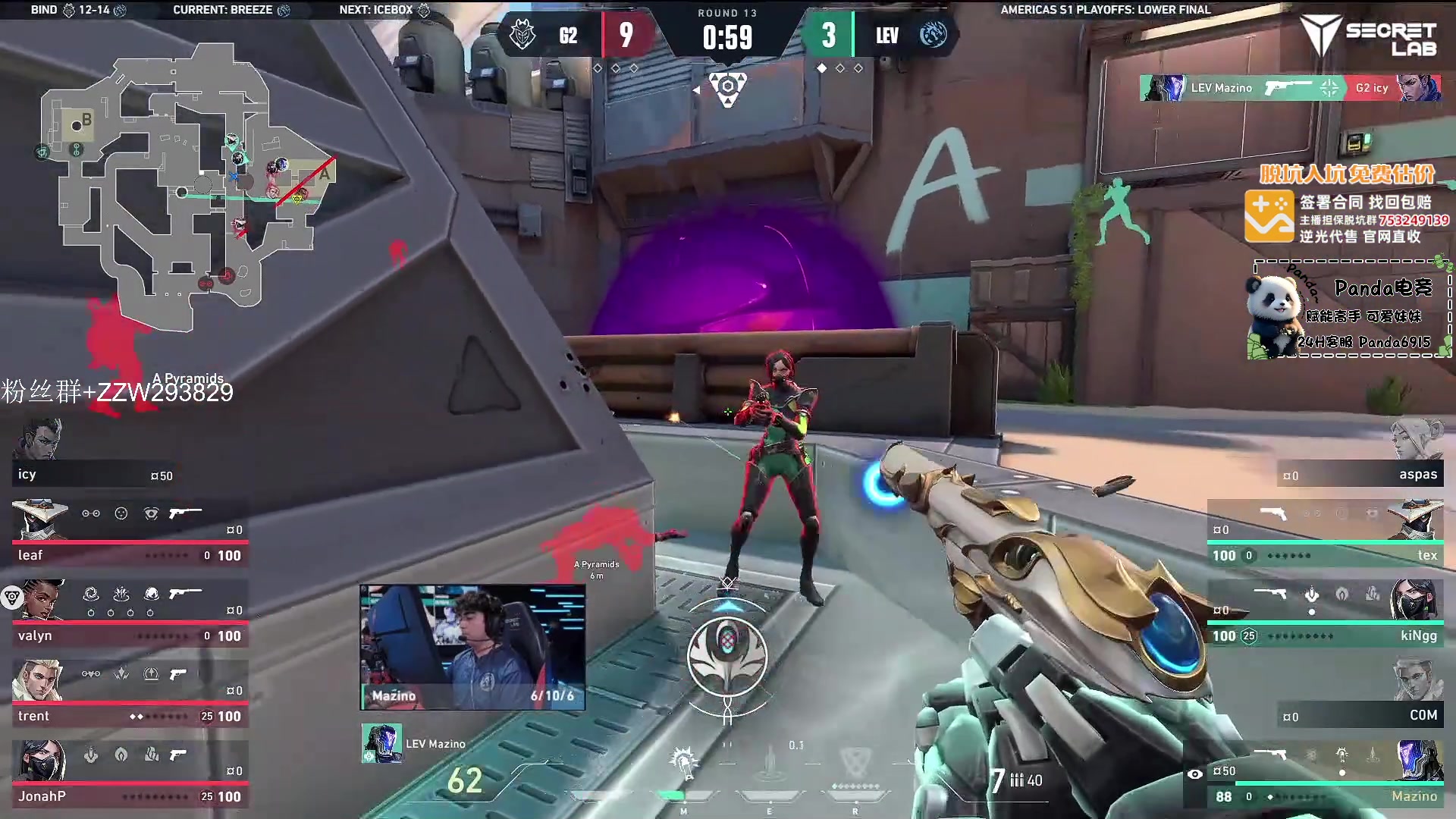Open the Panda esports ad banner
Viewport: 1456px width, 819px height.
click(x=1350, y=311)
